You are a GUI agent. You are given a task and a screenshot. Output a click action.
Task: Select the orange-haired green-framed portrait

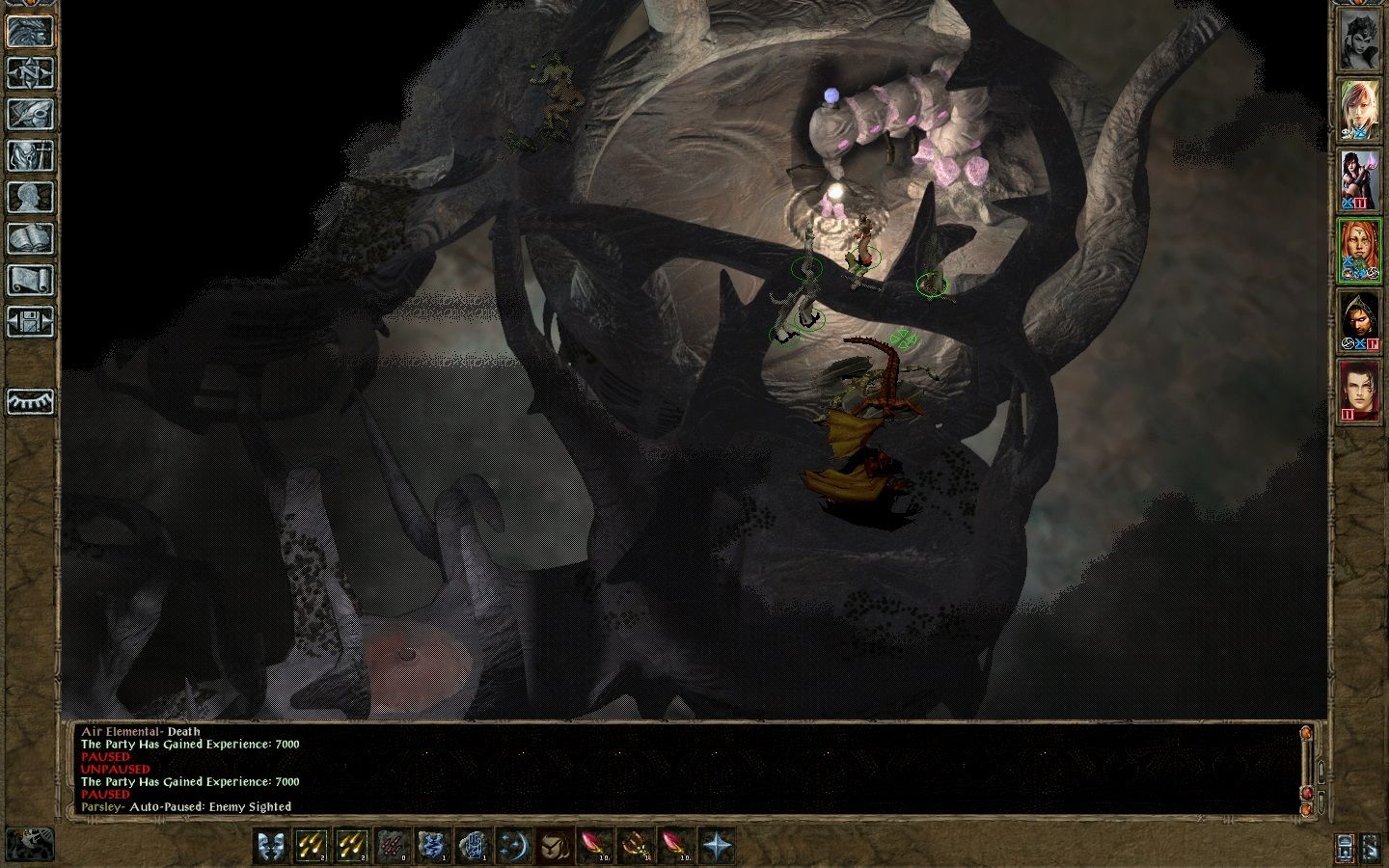[1359, 251]
